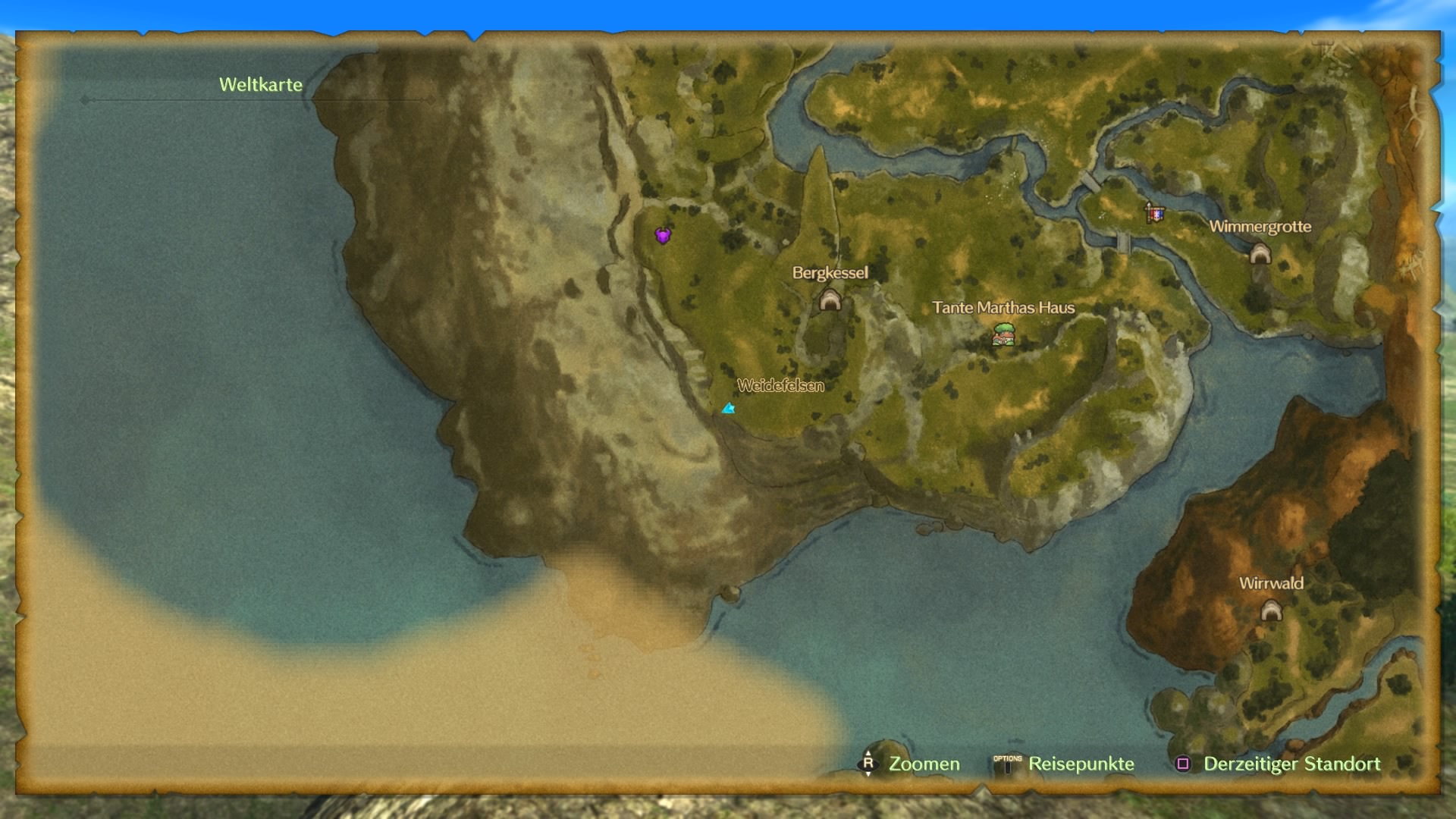Click the purple monster marker
This screenshot has height=819, width=1456.
(x=663, y=235)
